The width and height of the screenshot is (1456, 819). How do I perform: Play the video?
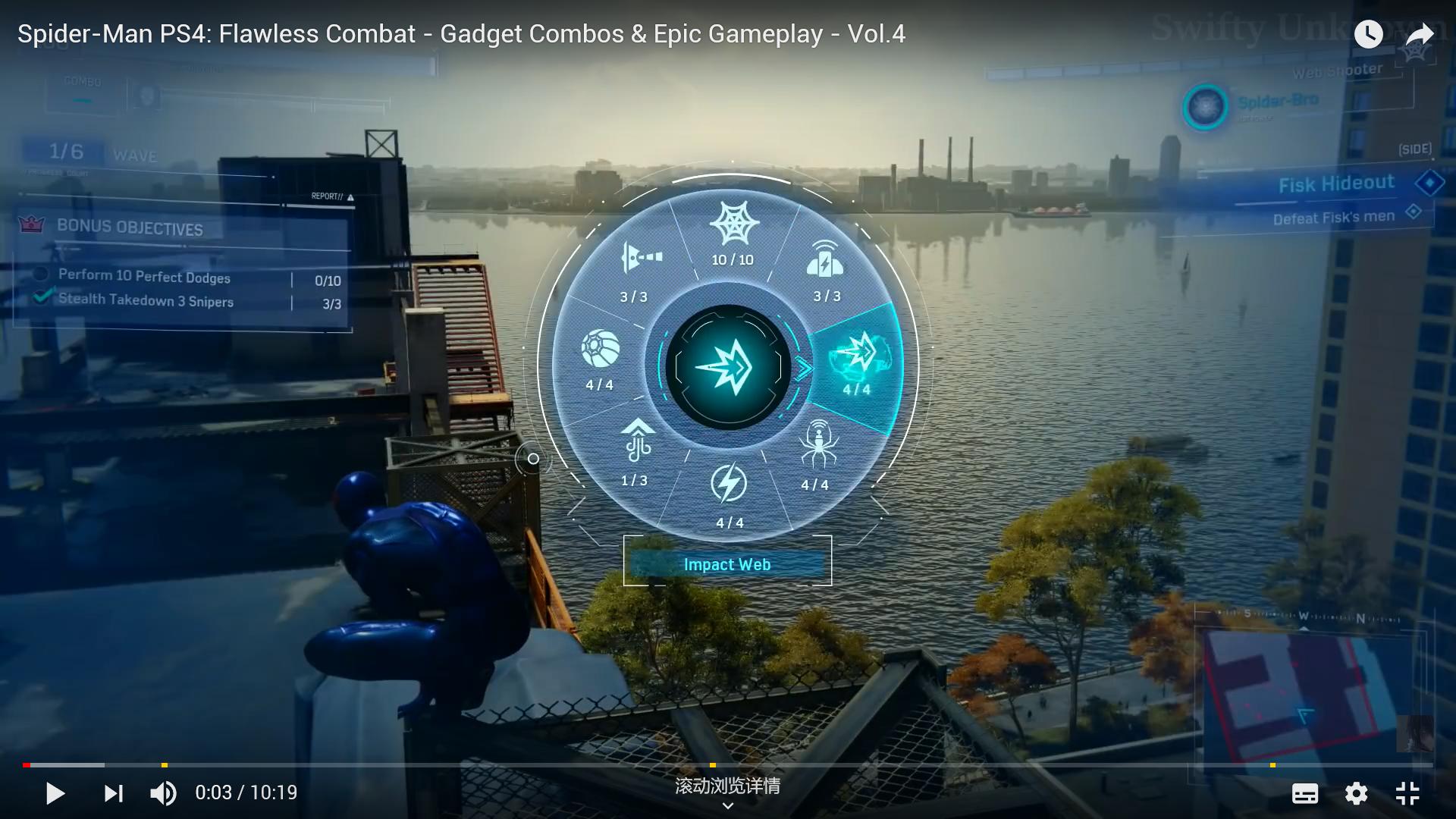[55, 793]
